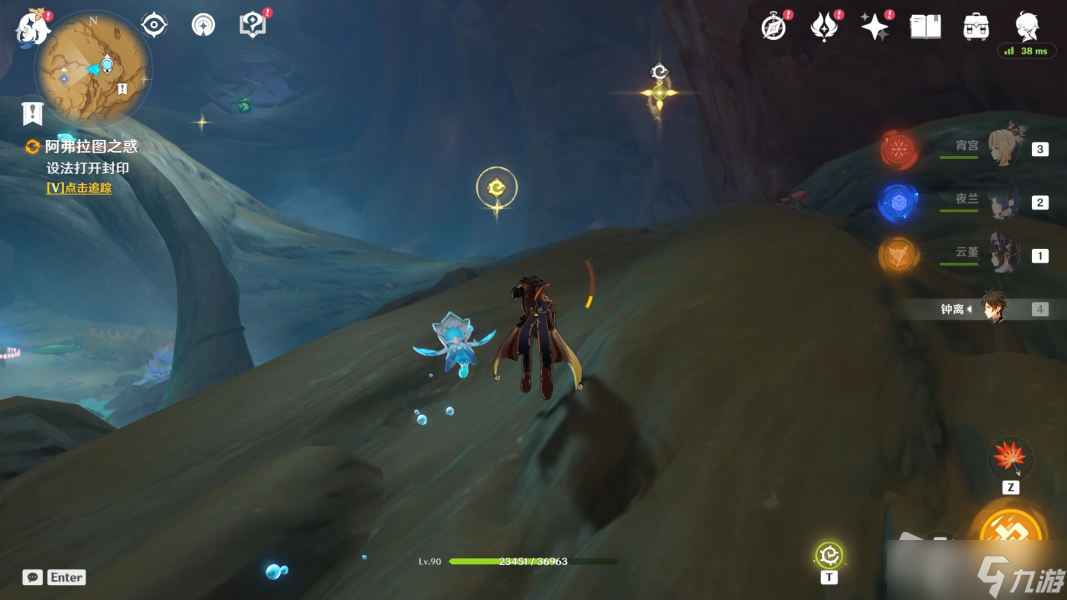
Task: Trigger 云堇's orange elemental burst icon
Action: click(x=898, y=255)
